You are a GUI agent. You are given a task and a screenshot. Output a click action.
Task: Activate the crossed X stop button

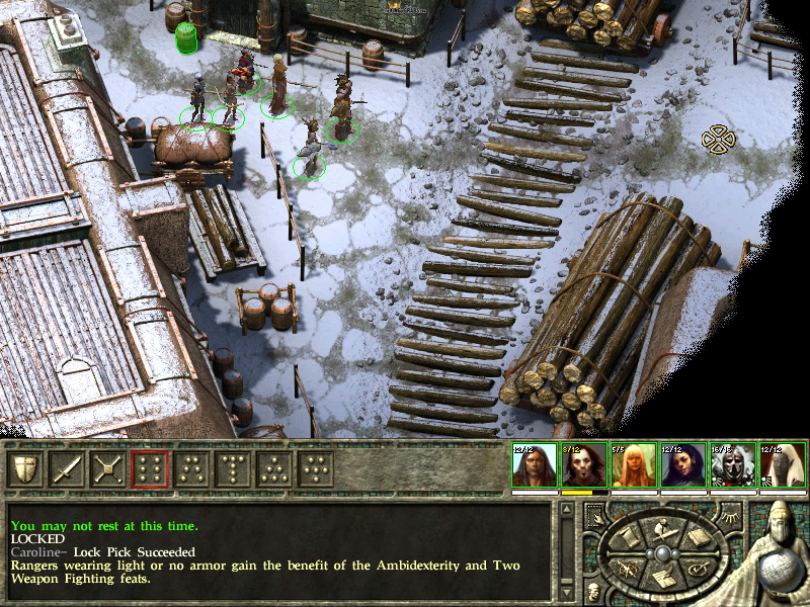click(x=108, y=468)
